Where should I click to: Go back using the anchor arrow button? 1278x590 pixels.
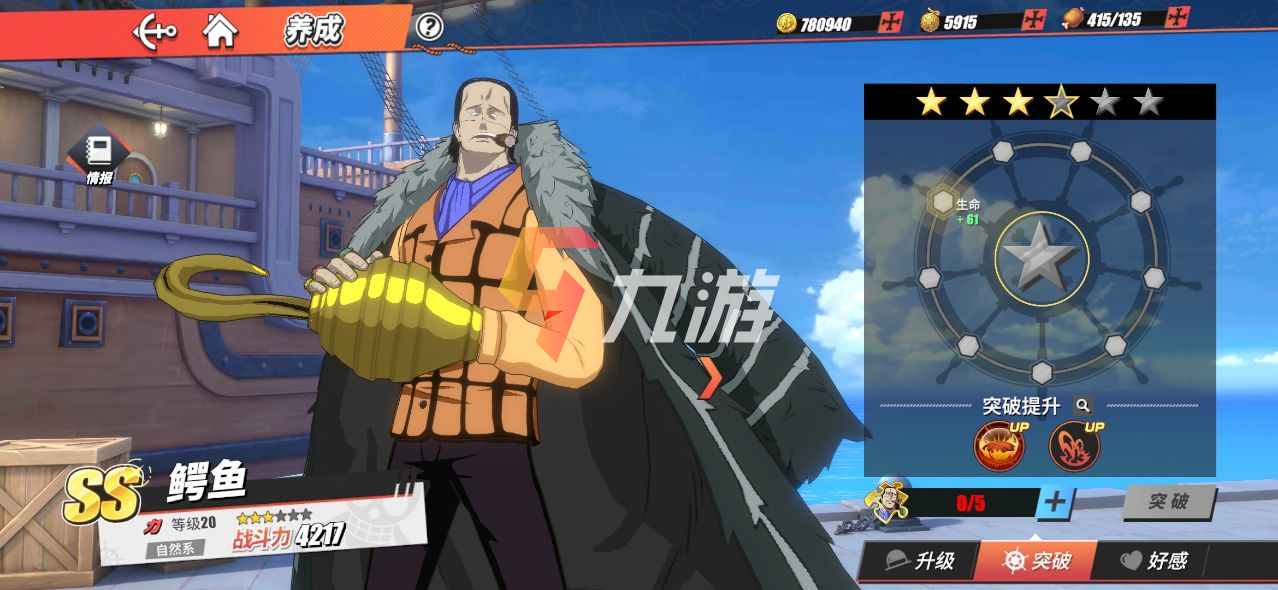tap(155, 31)
